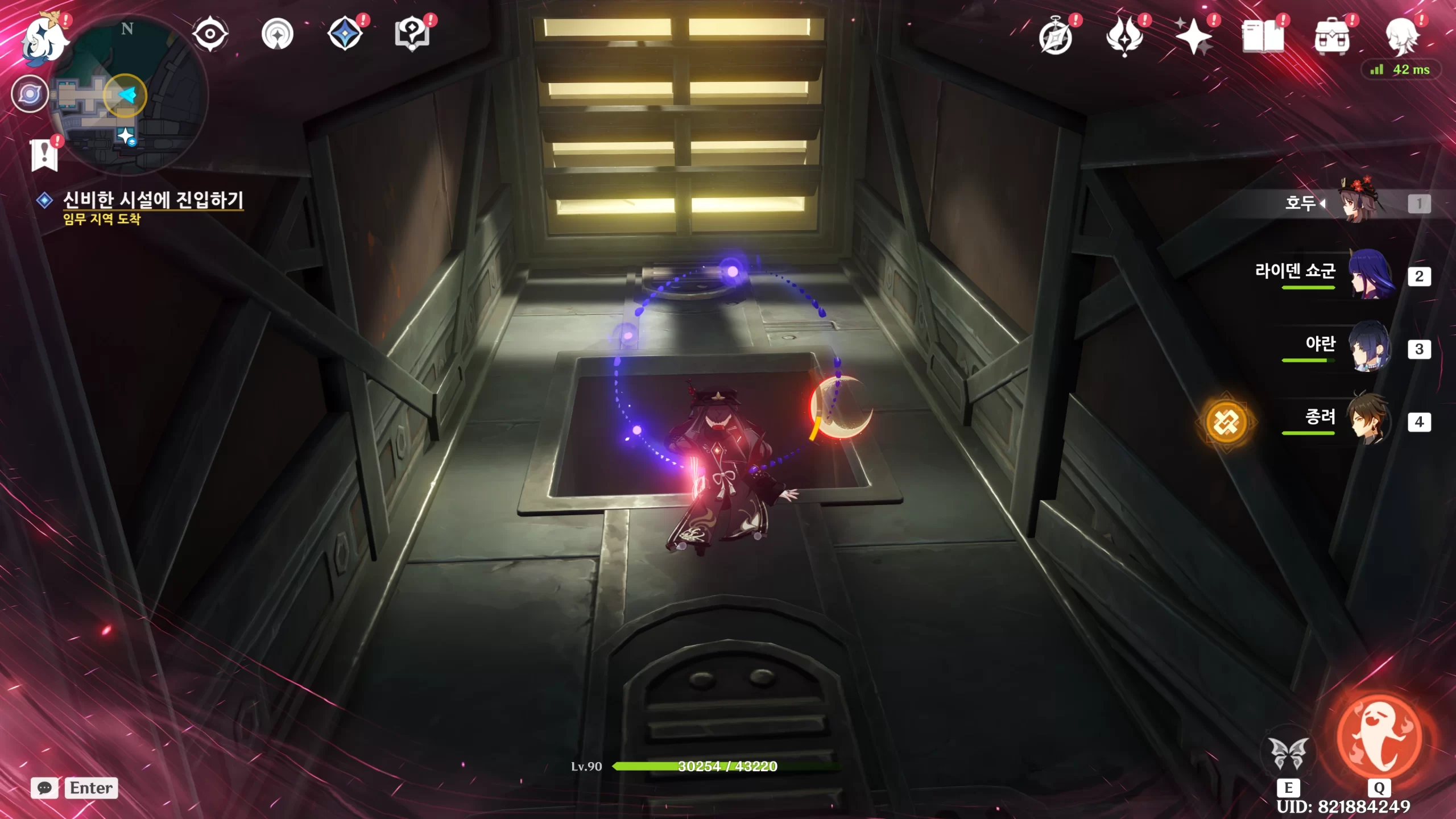Open the quest banner exclamation icon

click(44, 154)
